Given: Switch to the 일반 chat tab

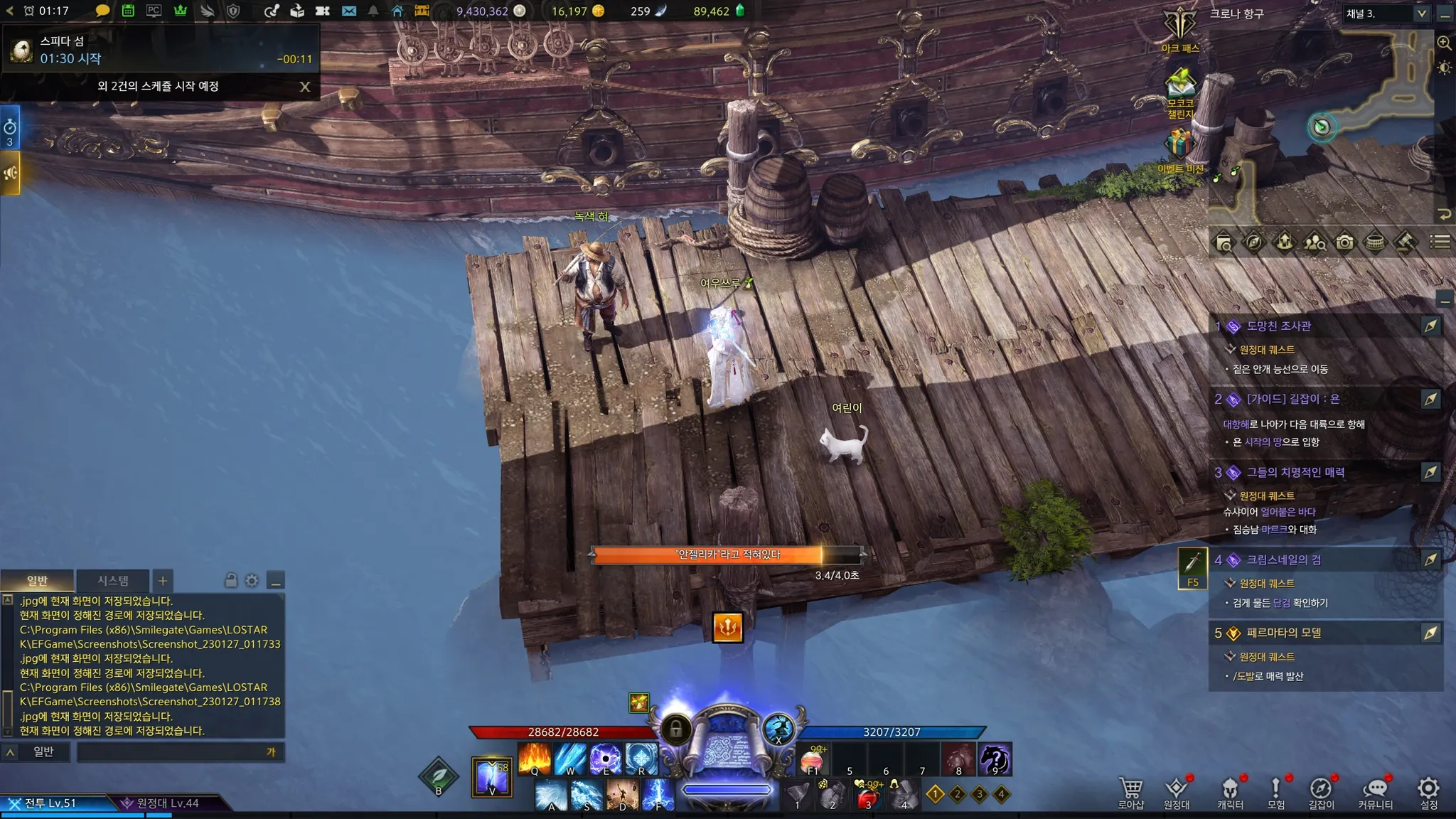Looking at the screenshot, I should coord(37,581).
